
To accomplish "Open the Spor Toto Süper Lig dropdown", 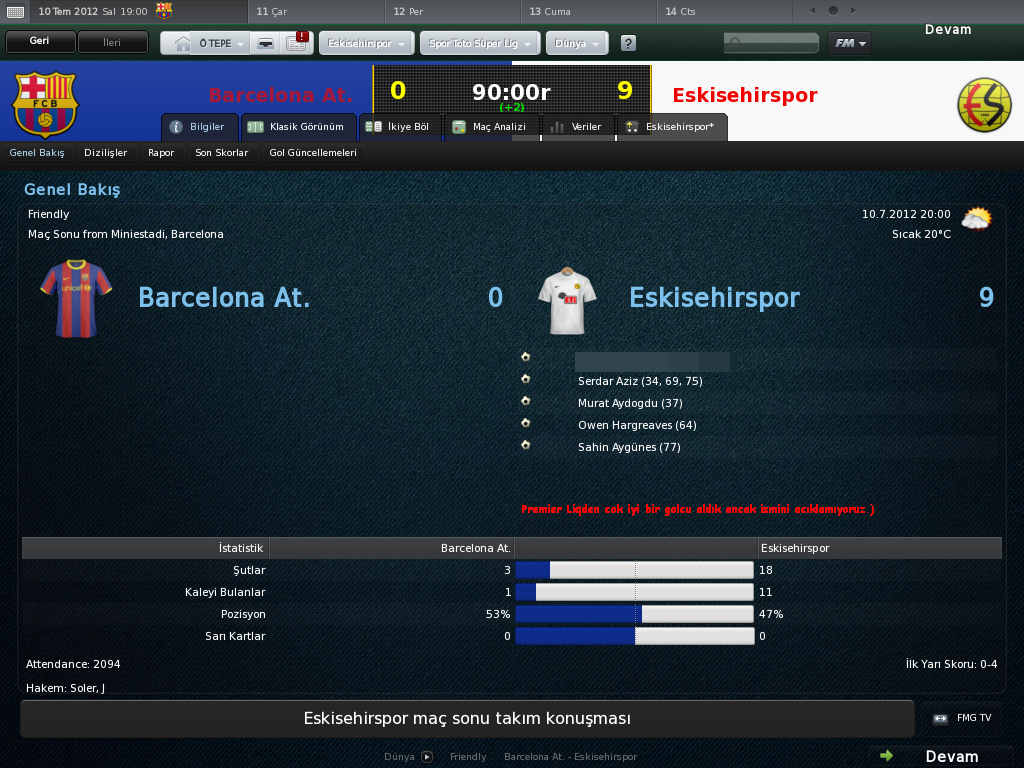I will click(480, 44).
